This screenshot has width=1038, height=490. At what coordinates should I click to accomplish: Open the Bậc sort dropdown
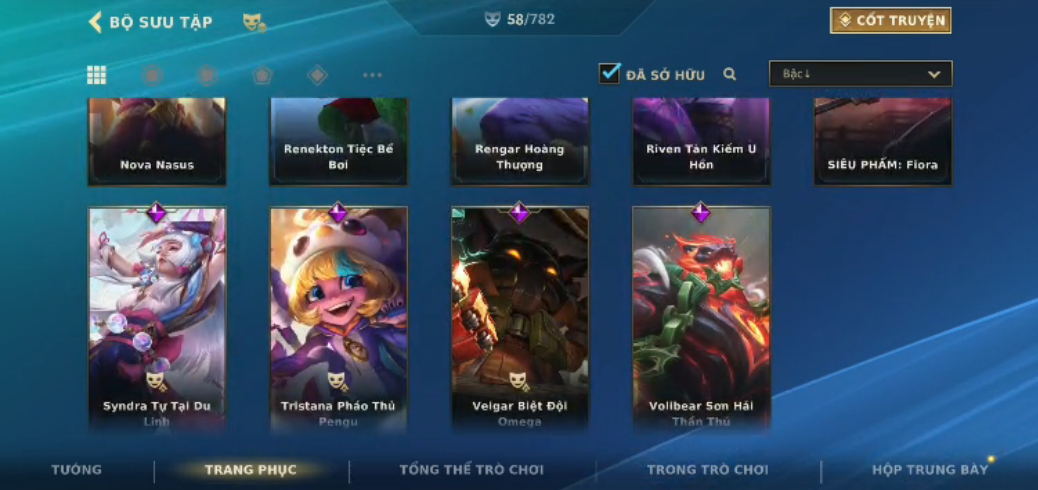click(860, 74)
